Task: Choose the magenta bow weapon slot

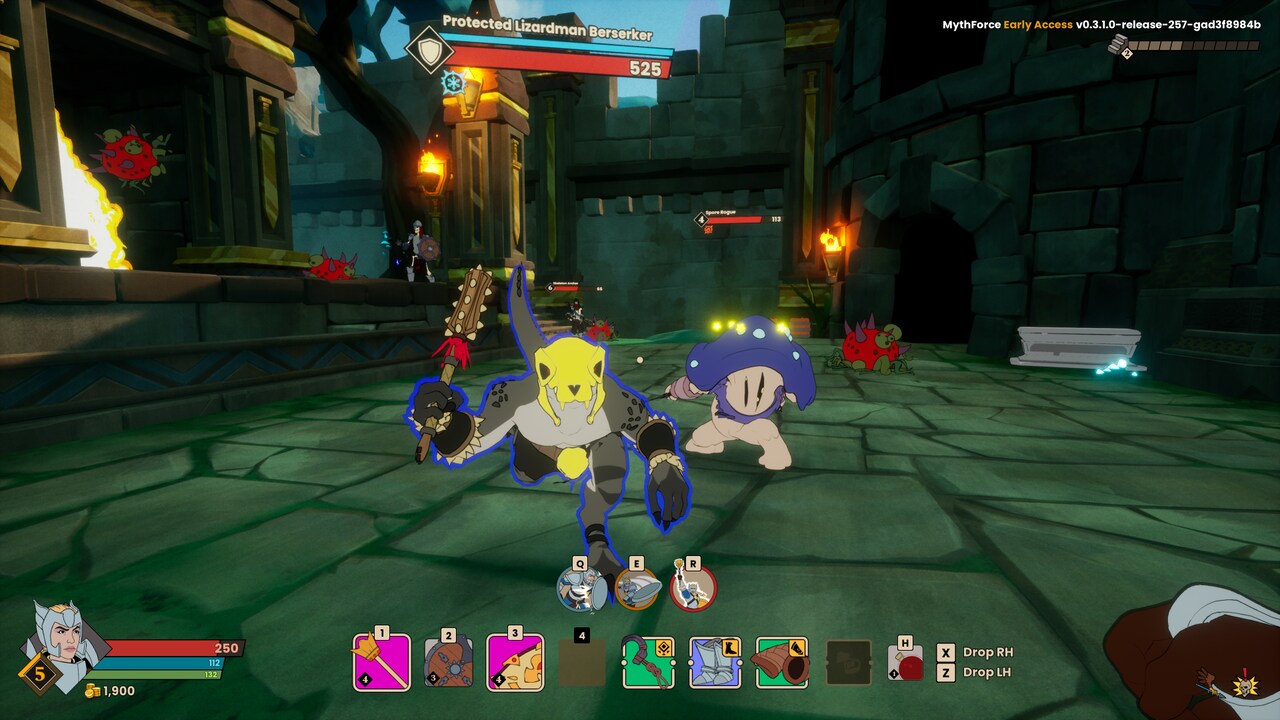Action: tap(515, 661)
